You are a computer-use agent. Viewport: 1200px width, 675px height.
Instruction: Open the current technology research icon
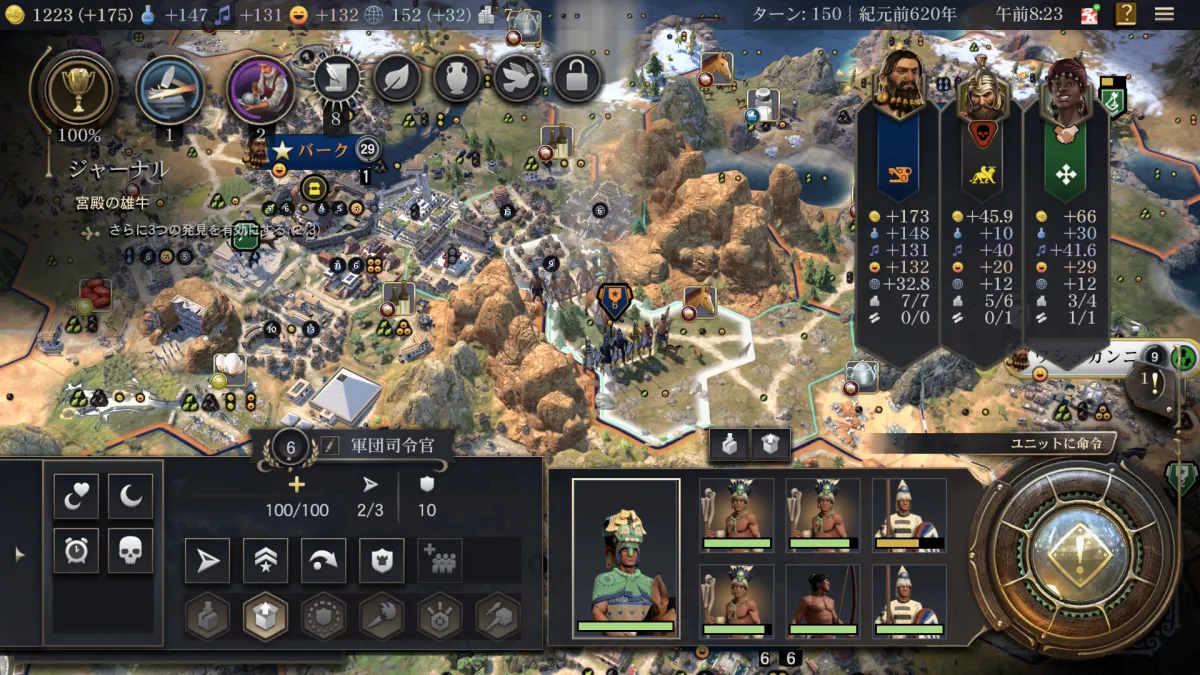coord(170,90)
